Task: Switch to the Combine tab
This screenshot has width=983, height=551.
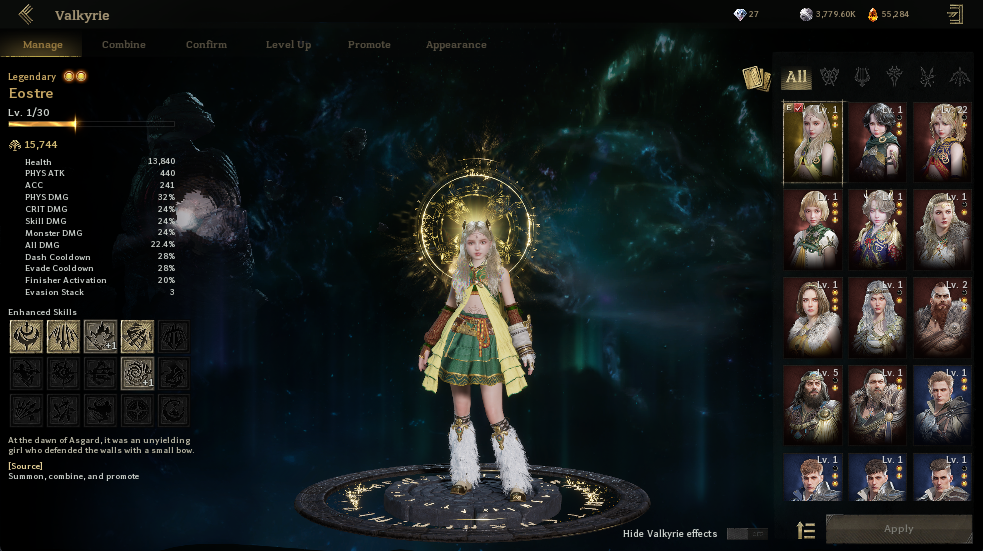Action: click(124, 45)
